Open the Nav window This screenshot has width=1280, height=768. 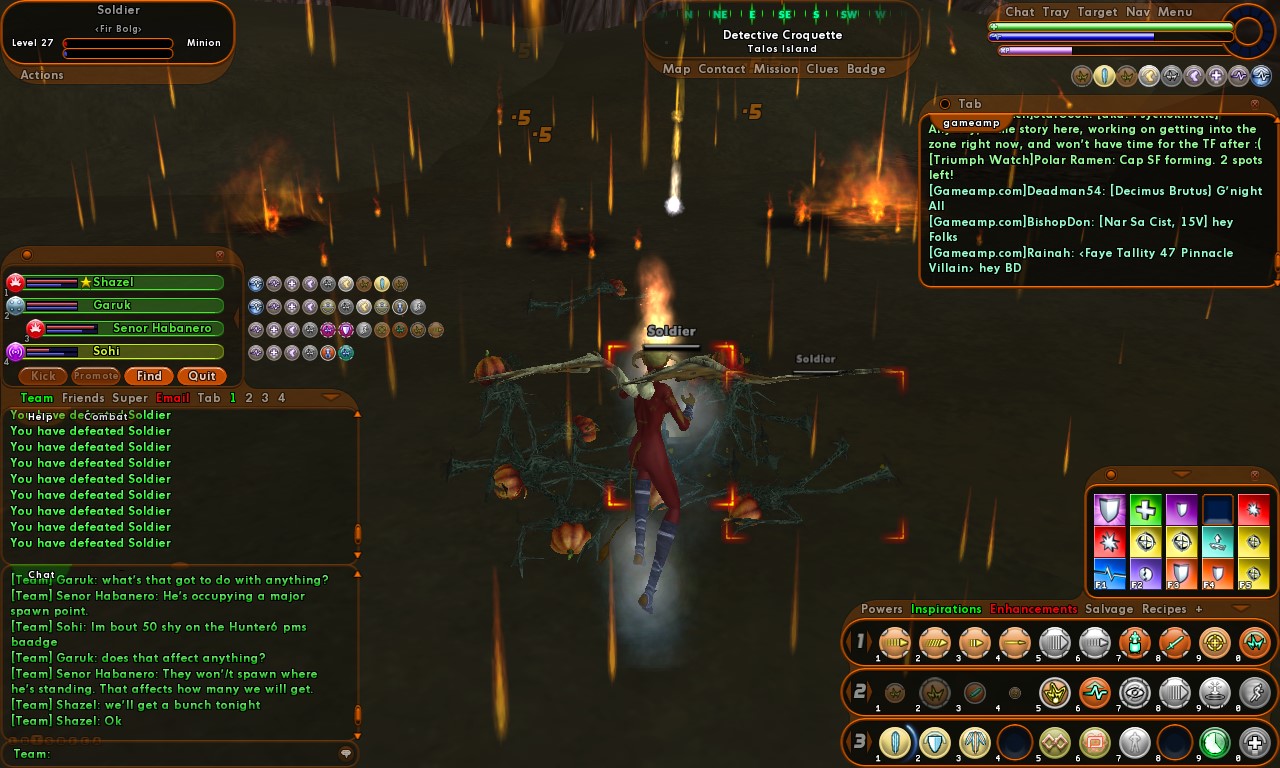point(1137,12)
